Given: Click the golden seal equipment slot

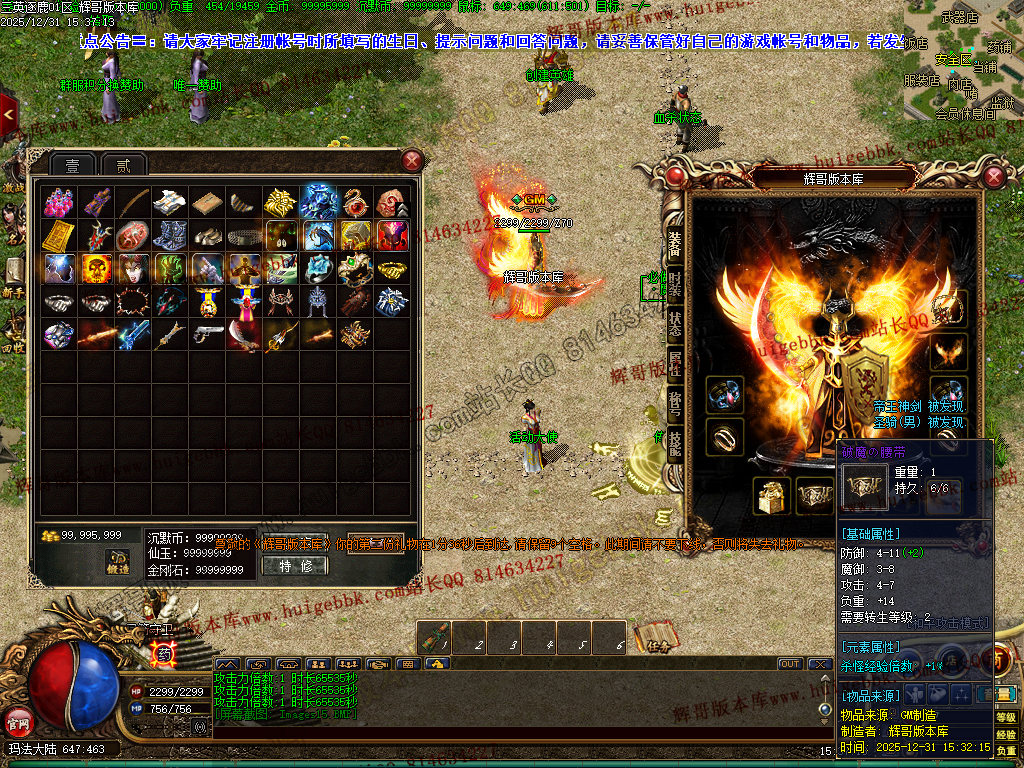Looking at the screenshot, I should pos(772,495).
